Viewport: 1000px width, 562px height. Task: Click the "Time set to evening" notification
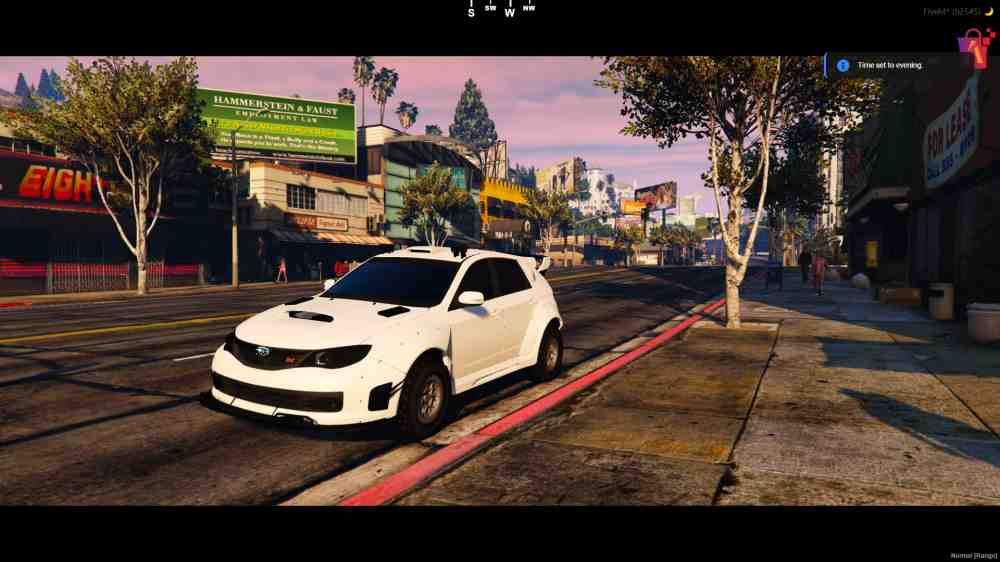point(889,66)
